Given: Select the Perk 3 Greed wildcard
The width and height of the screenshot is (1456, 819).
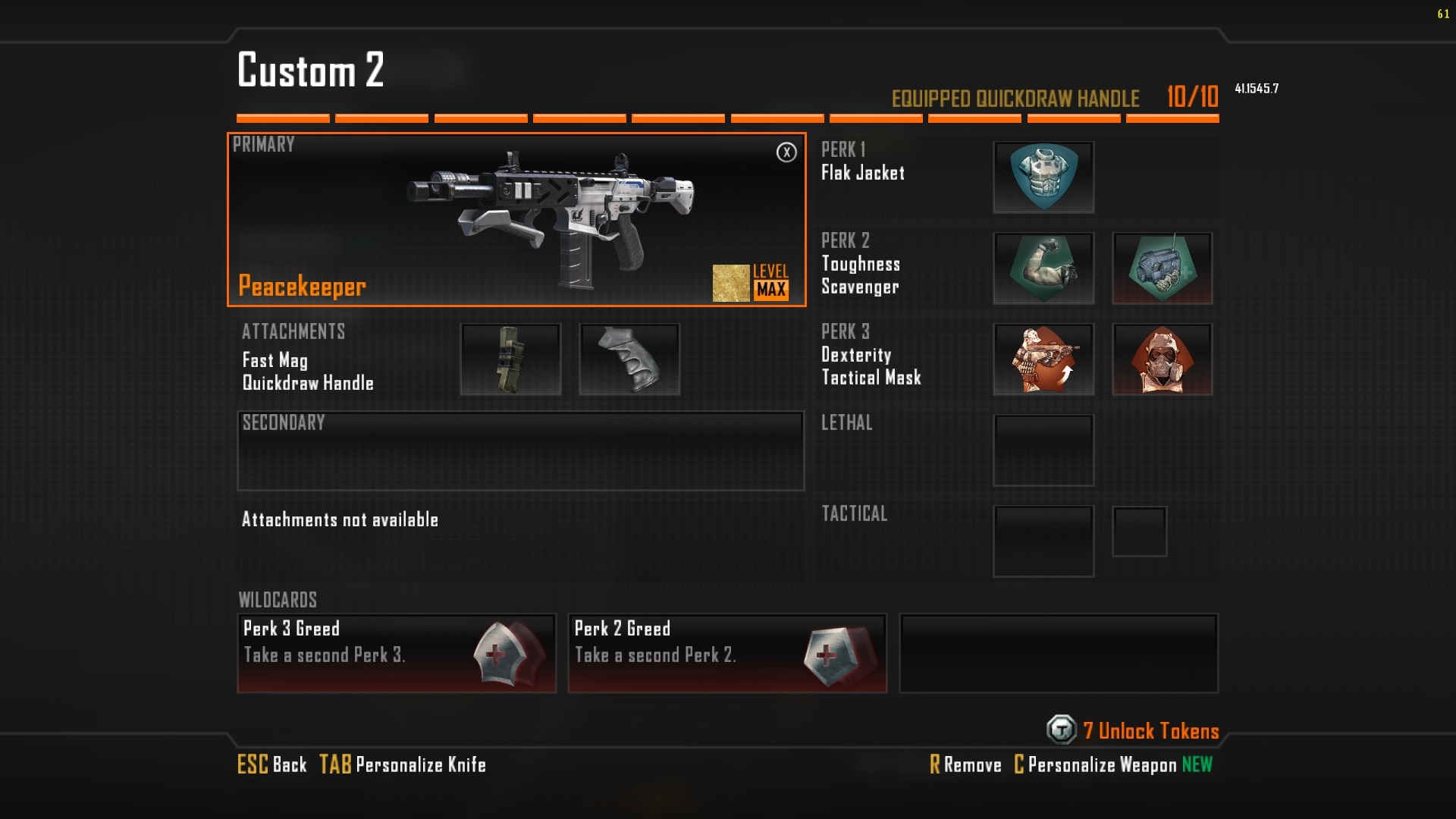Looking at the screenshot, I should [397, 653].
